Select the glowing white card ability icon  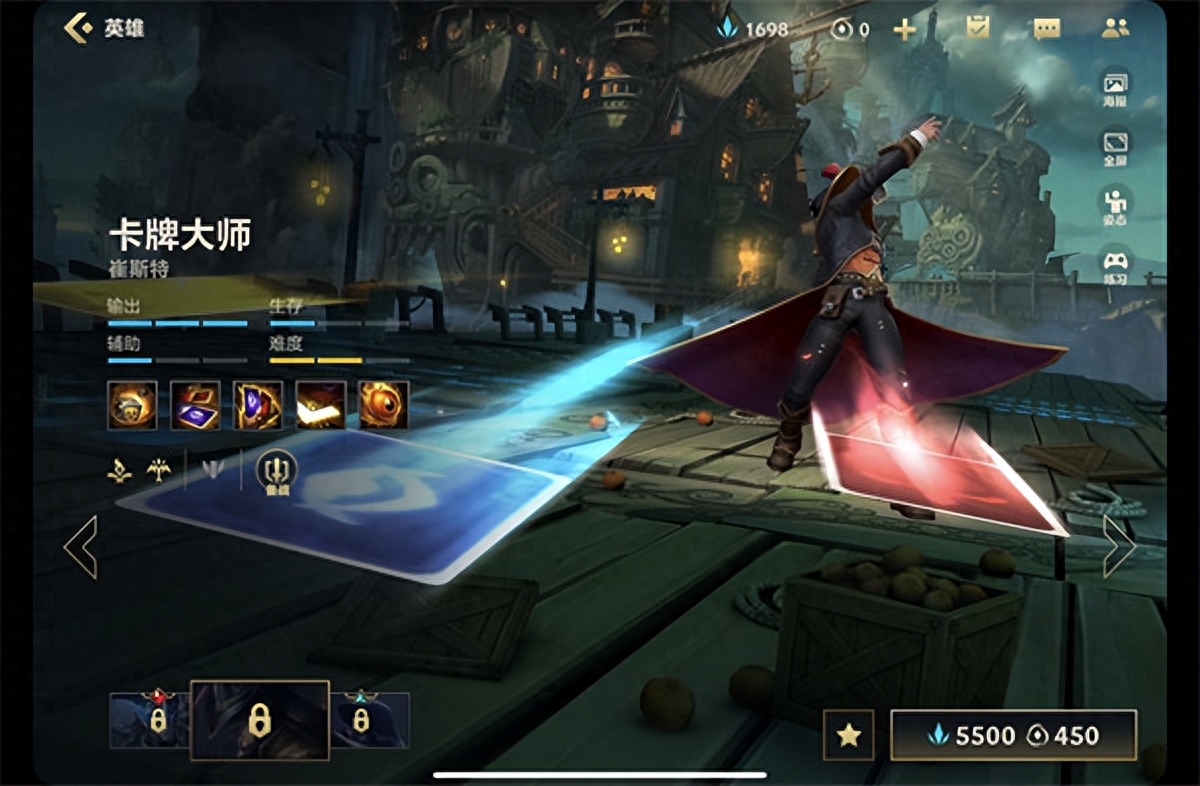point(321,405)
